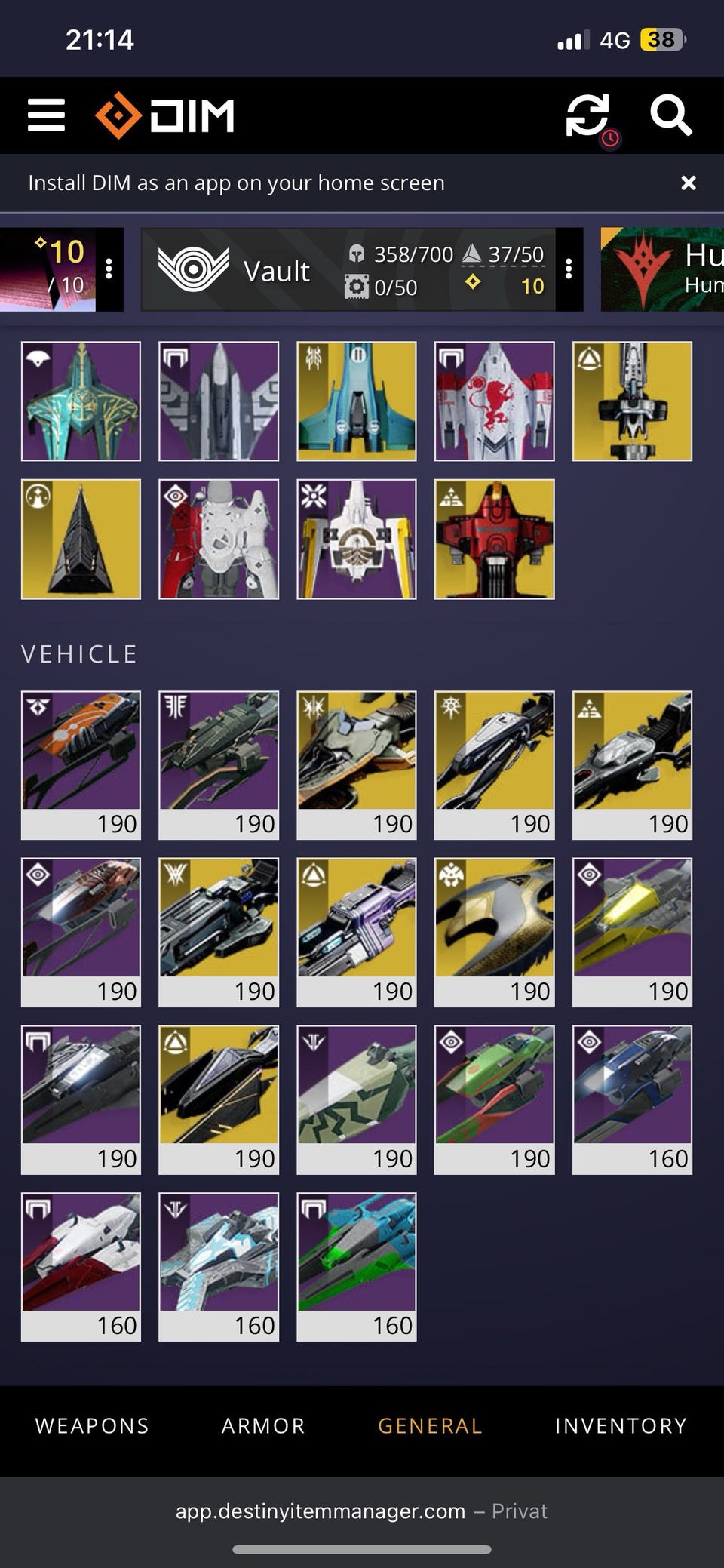This screenshot has height=1568, width=724.
Task: Select the General tab
Action: (430, 1425)
